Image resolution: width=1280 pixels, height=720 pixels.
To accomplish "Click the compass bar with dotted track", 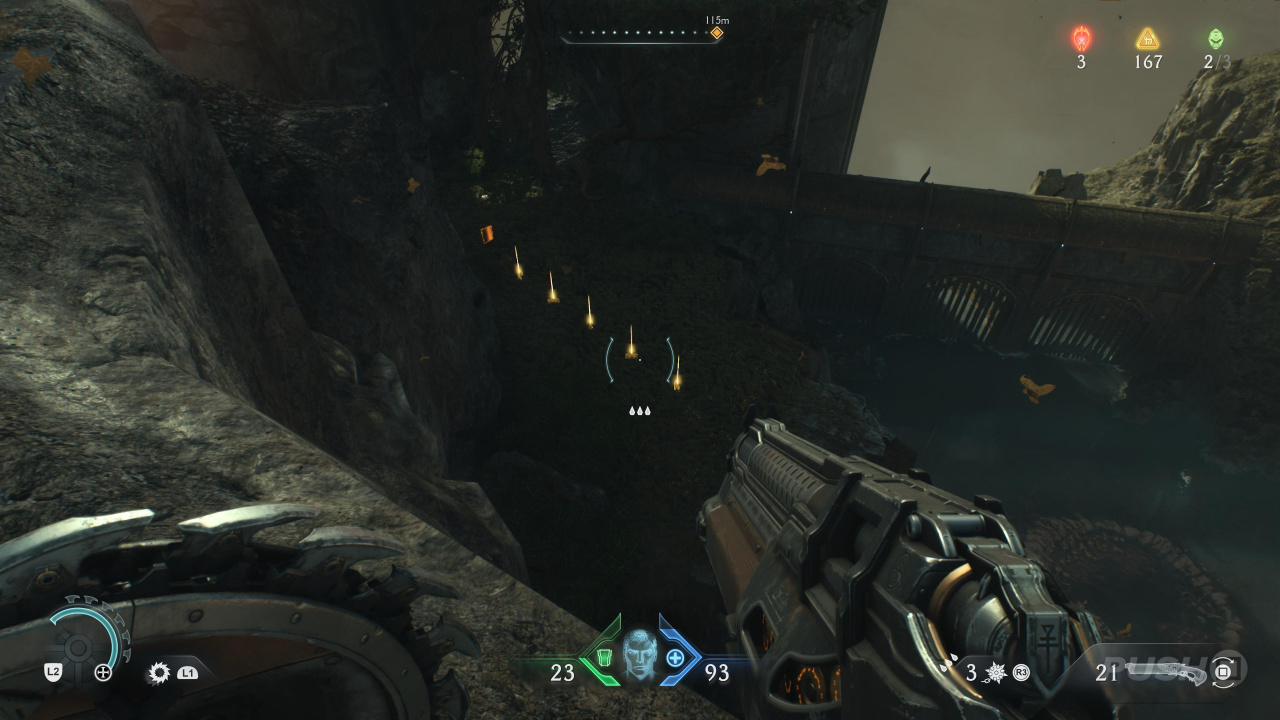I will (x=640, y=35).
